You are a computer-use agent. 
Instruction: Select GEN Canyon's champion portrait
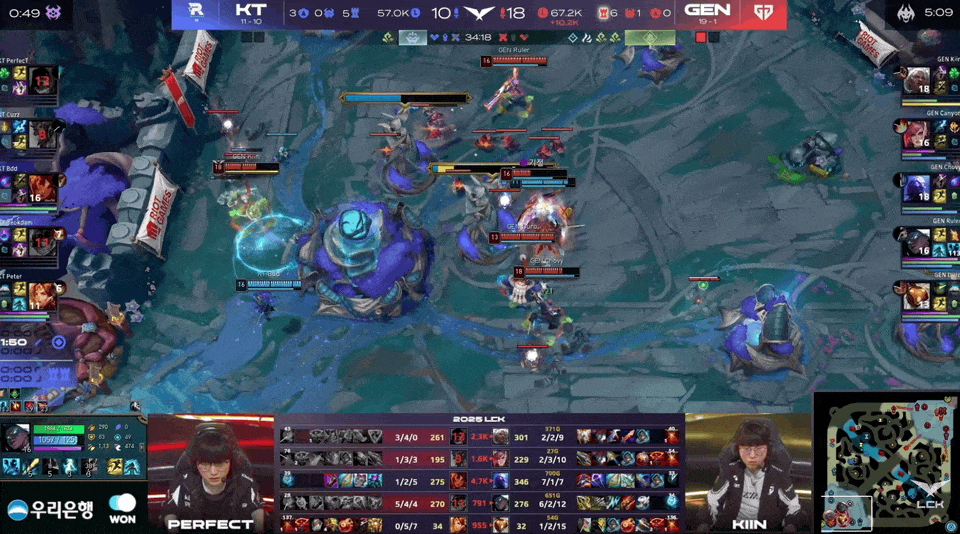pos(917,135)
